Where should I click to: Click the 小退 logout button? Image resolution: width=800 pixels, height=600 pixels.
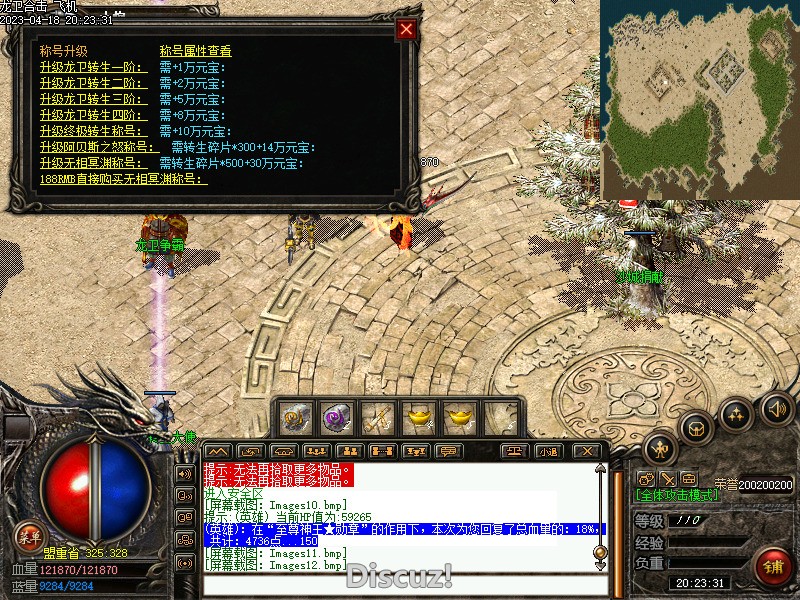pos(547,452)
